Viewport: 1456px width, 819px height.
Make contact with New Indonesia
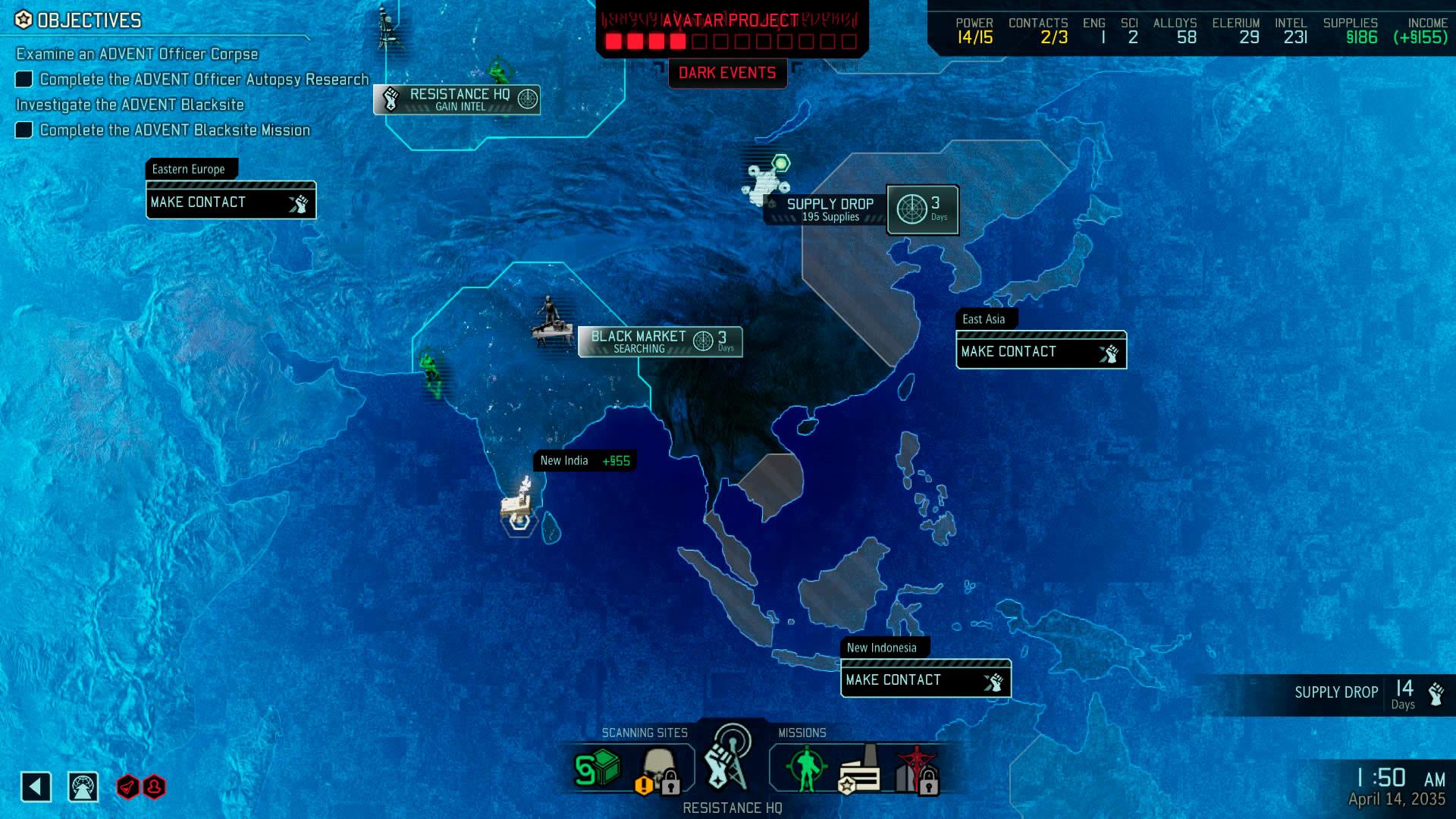[925, 680]
